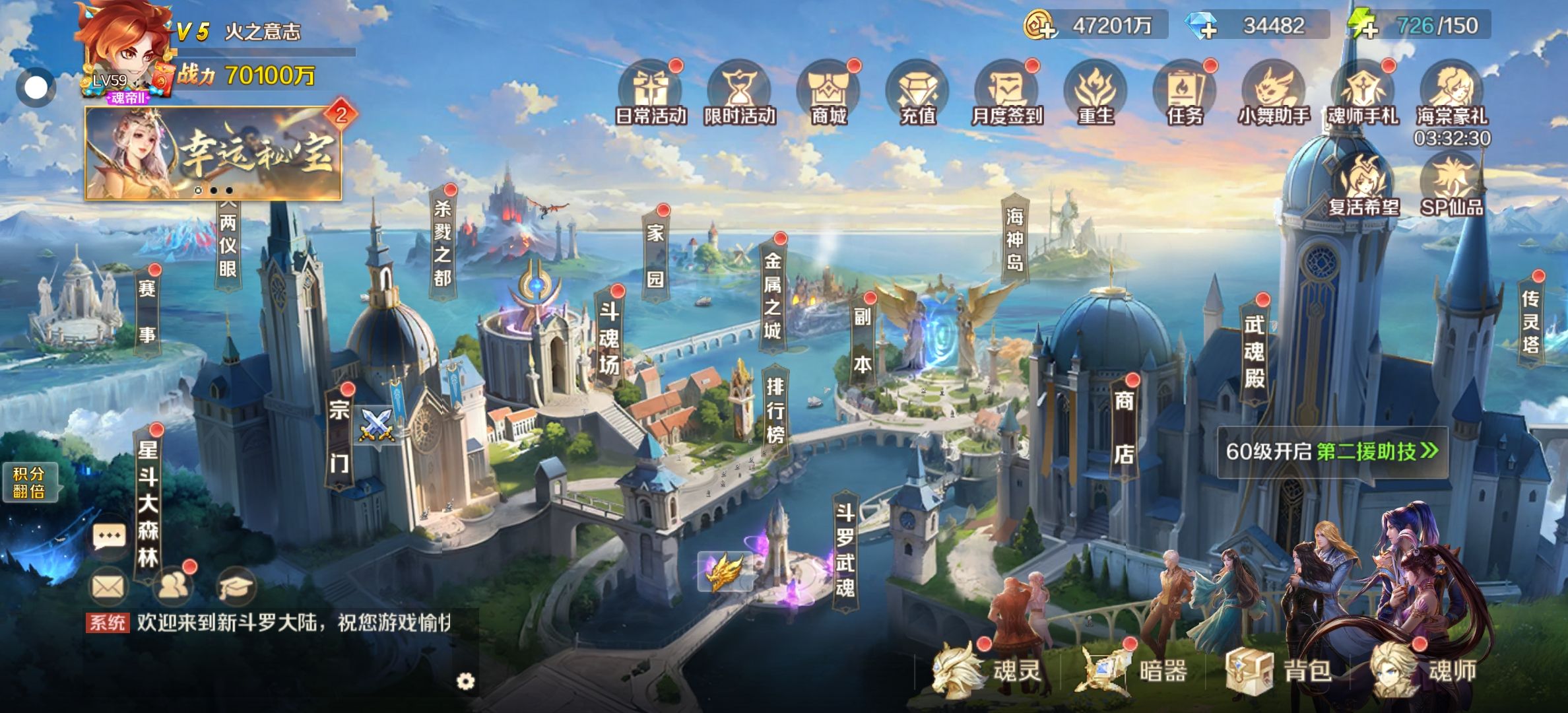Click the 幸运秘宝 banner
Screen dimensions: 1568x713
[x=213, y=153]
